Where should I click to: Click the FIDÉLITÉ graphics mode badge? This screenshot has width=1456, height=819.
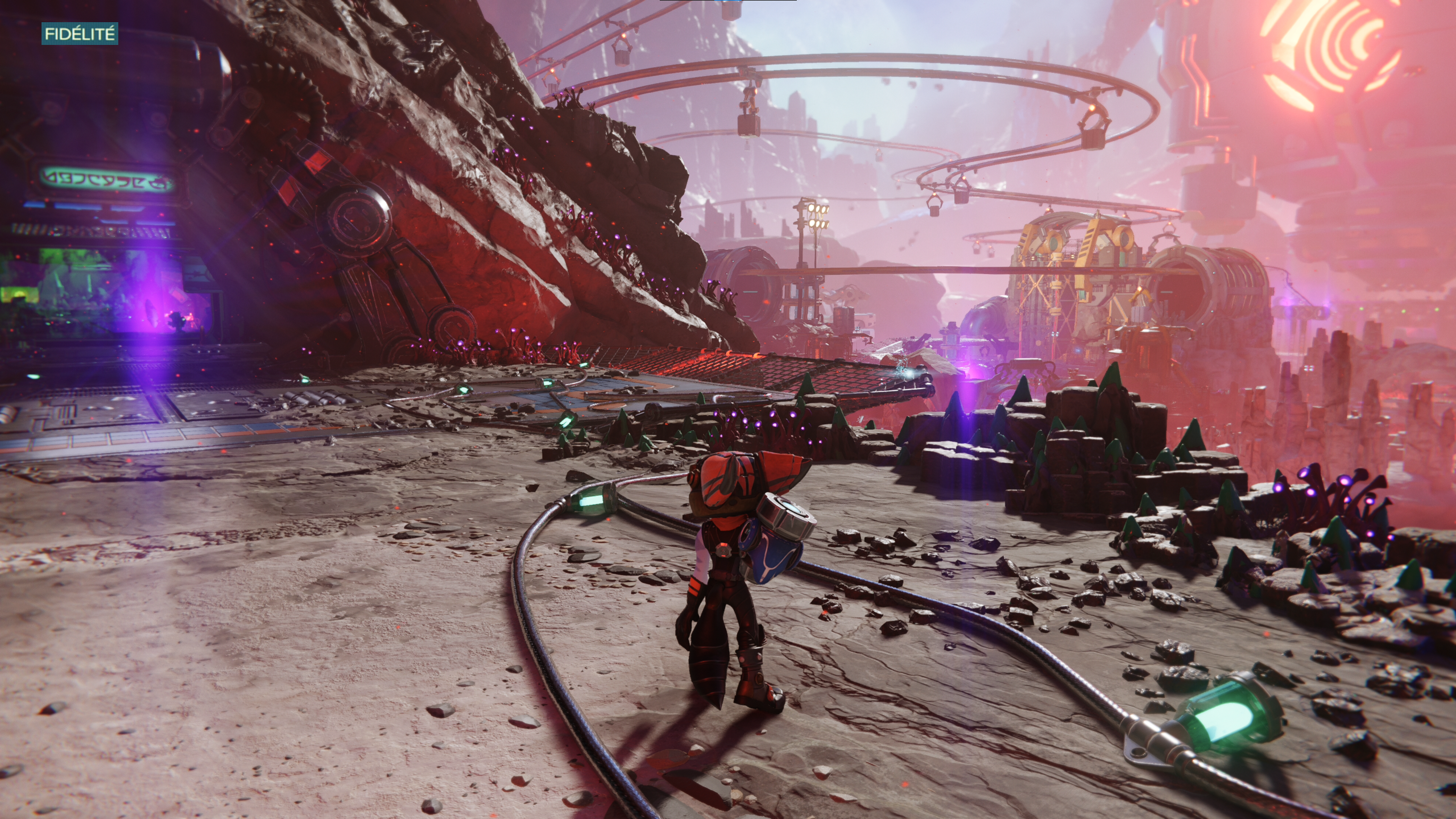(x=80, y=34)
